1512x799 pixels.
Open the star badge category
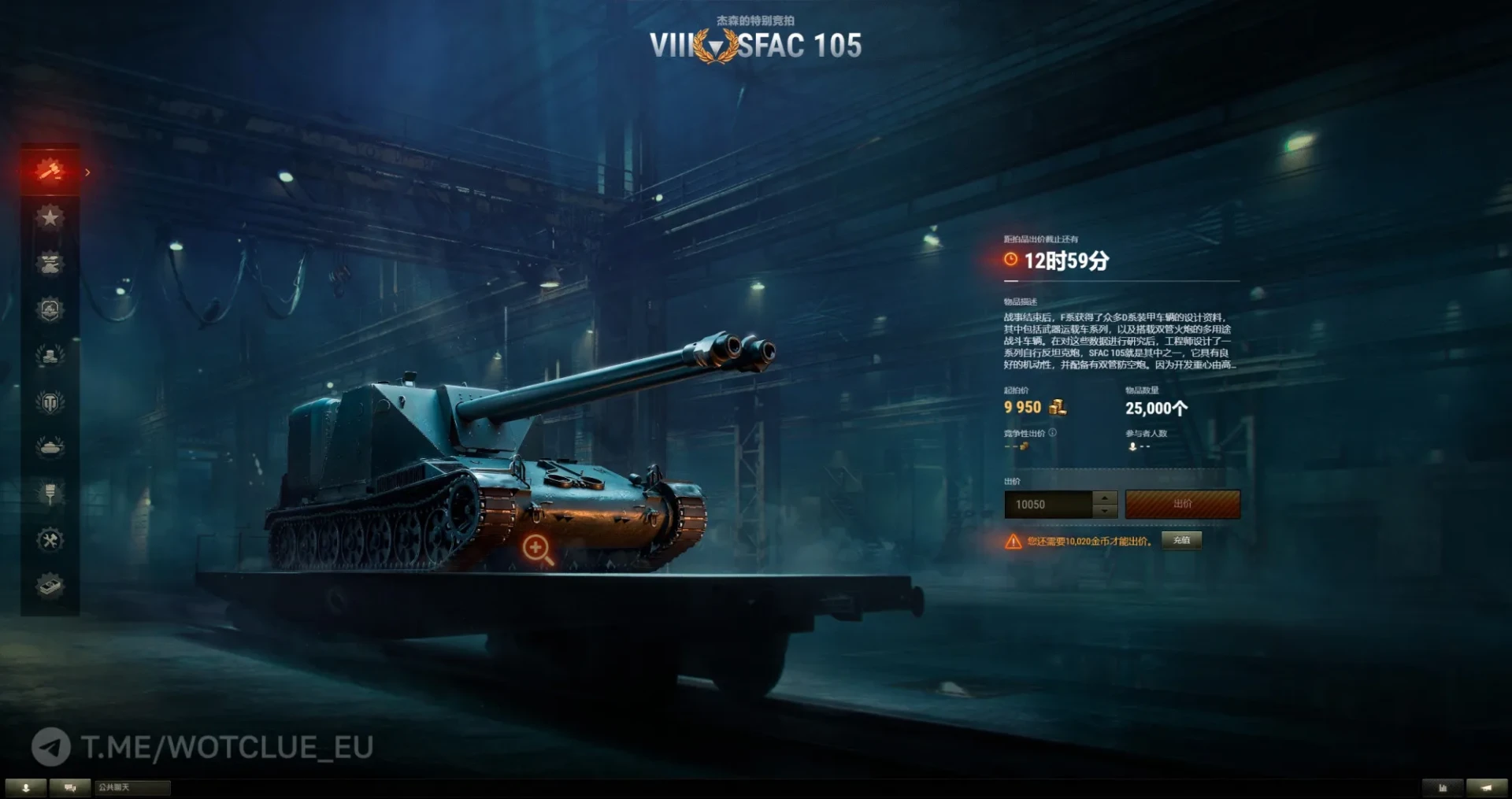click(x=50, y=217)
